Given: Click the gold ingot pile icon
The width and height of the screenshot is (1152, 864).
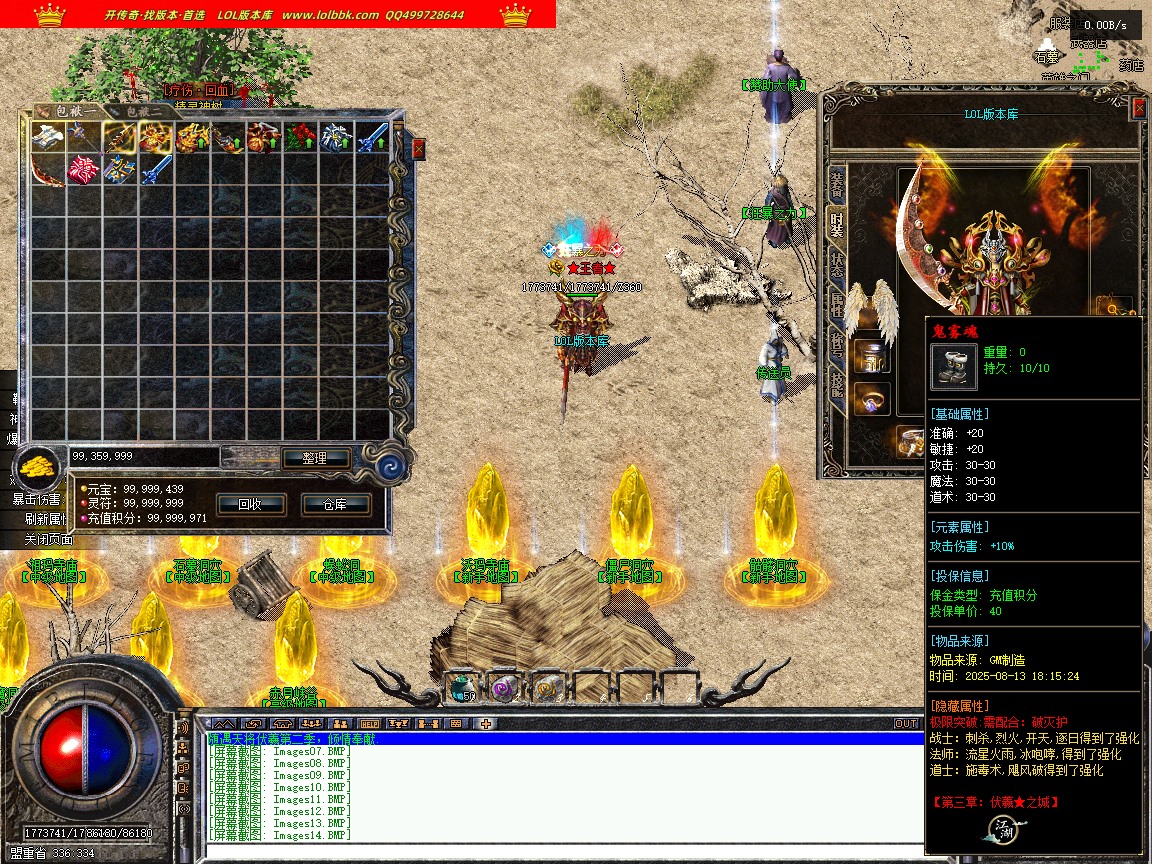Looking at the screenshot, I should pyautogui.click(x=40, y=467).
